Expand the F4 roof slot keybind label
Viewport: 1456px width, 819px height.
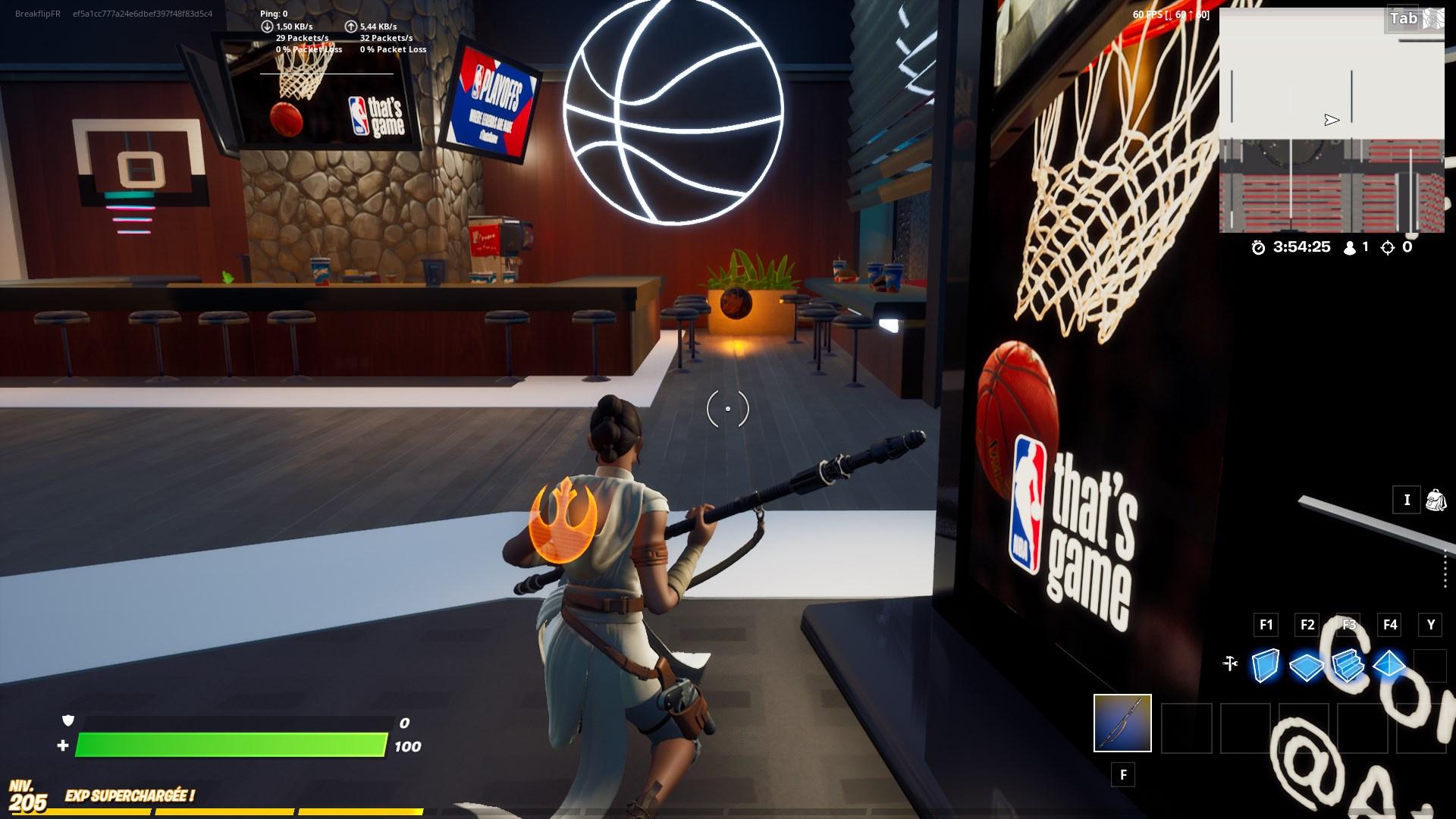(1390, 625)
